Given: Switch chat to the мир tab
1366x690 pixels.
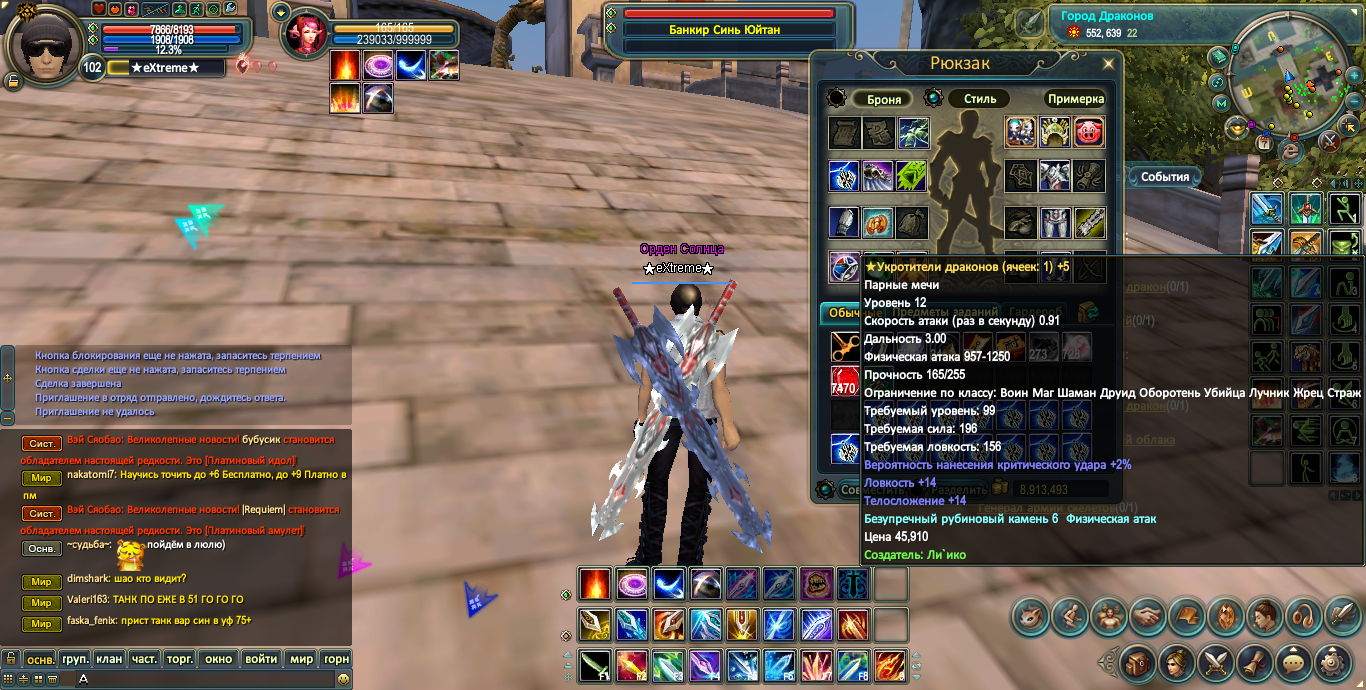Looking at the screenshot, I should (300, 659).
